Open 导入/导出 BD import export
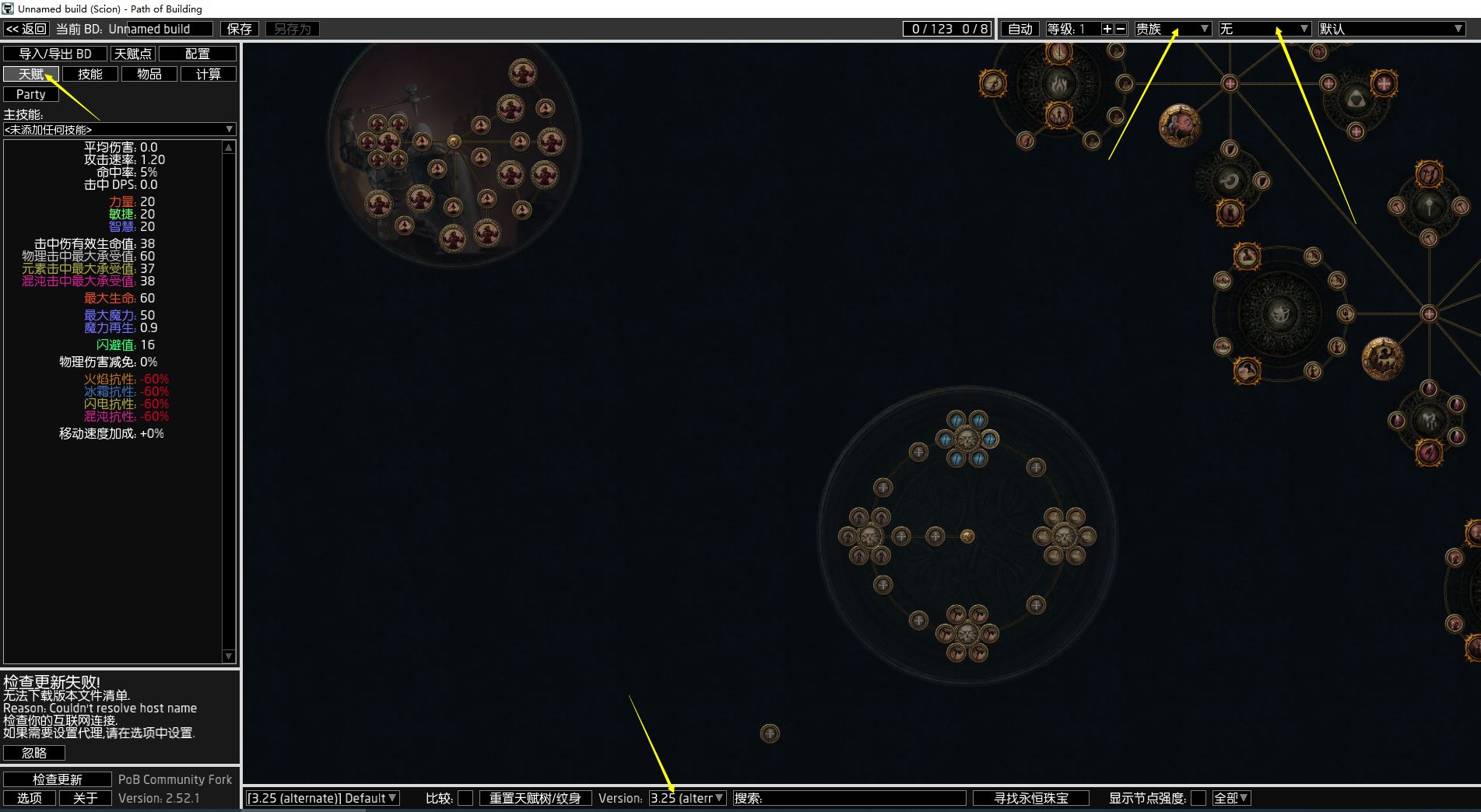The height and width of the screenshot is (812, 1481). (55, 54)
